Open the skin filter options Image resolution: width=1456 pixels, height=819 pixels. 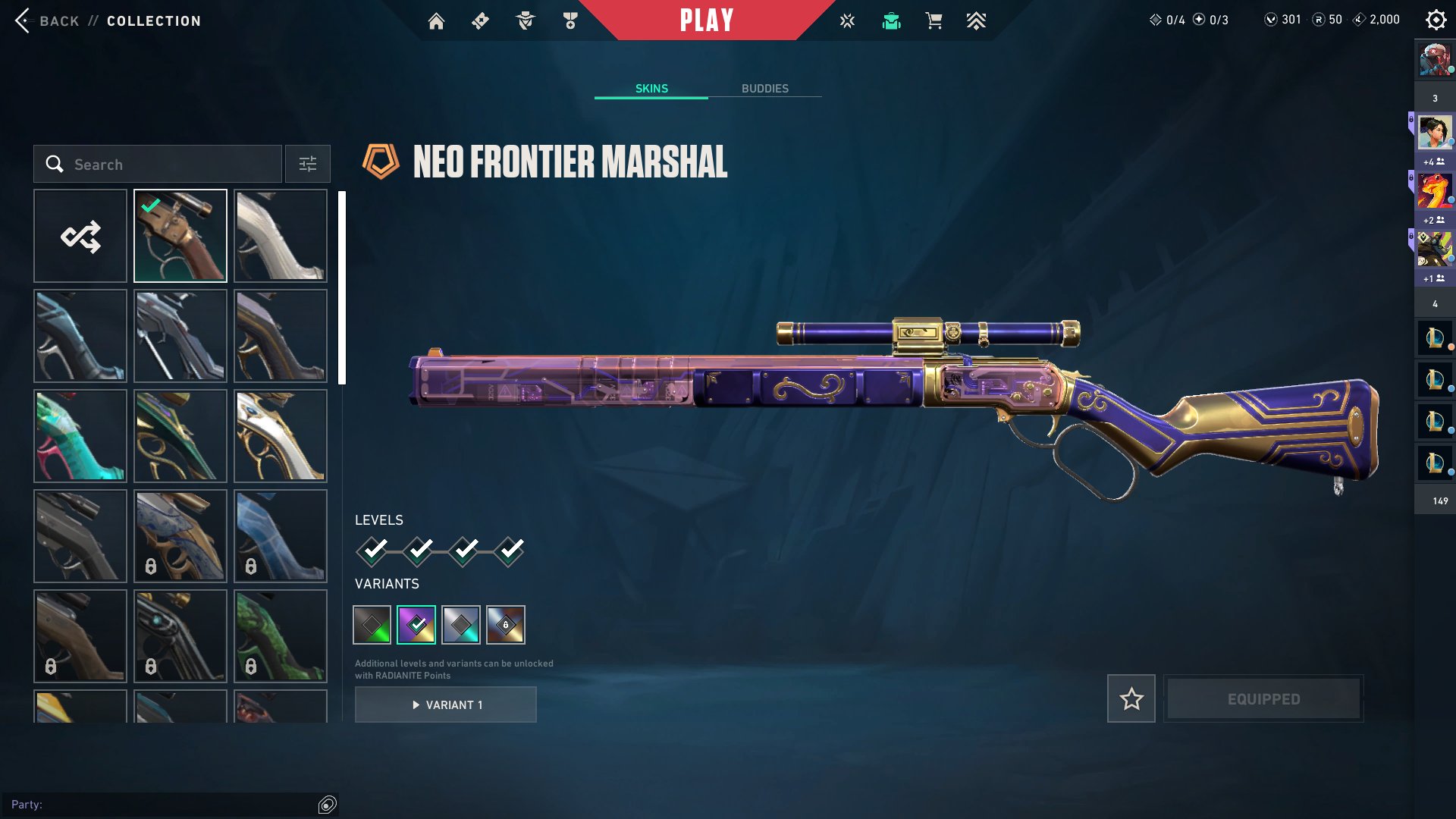click(x=307, y=164)
